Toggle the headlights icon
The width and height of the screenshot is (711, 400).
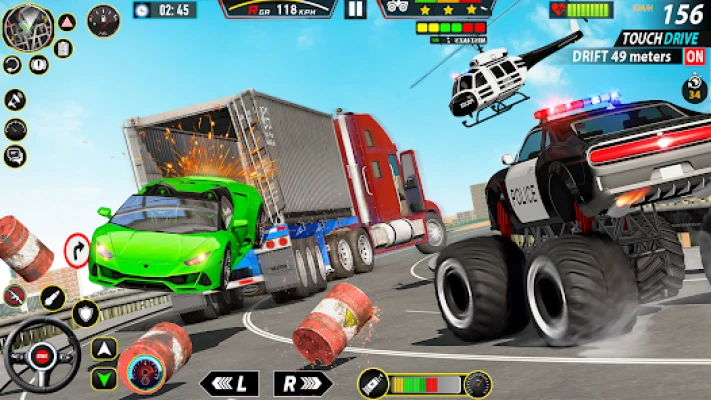coord(40,65)
